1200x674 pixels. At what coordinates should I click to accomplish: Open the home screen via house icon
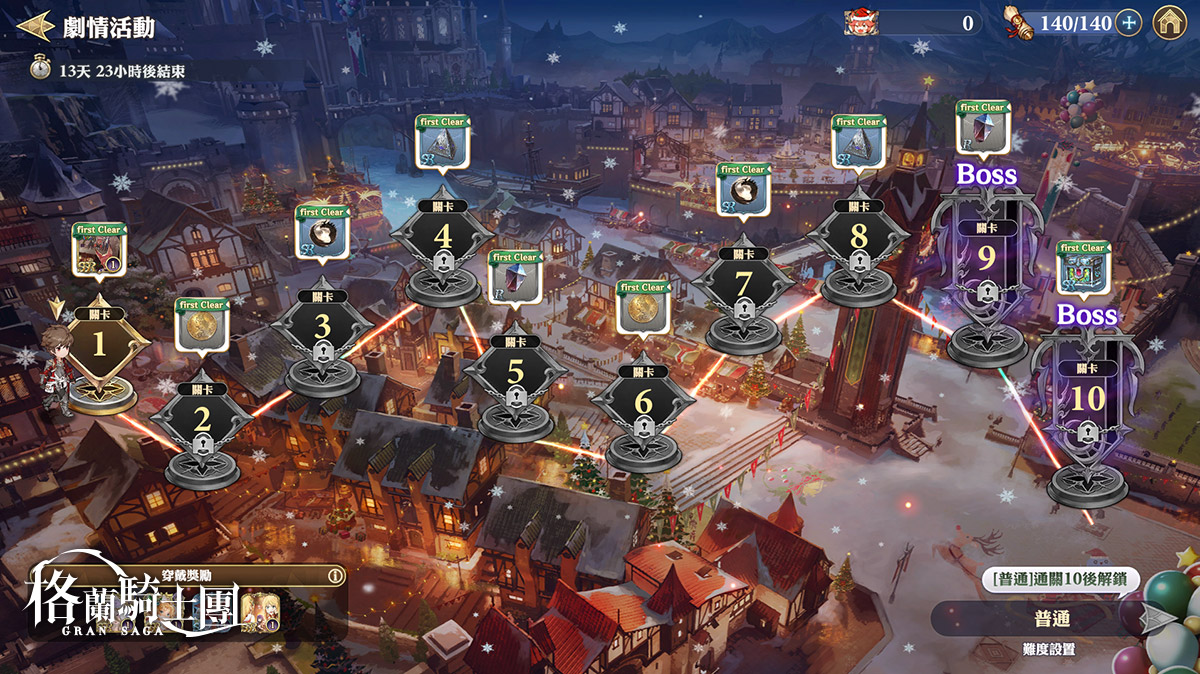(x=1169, y=23)
